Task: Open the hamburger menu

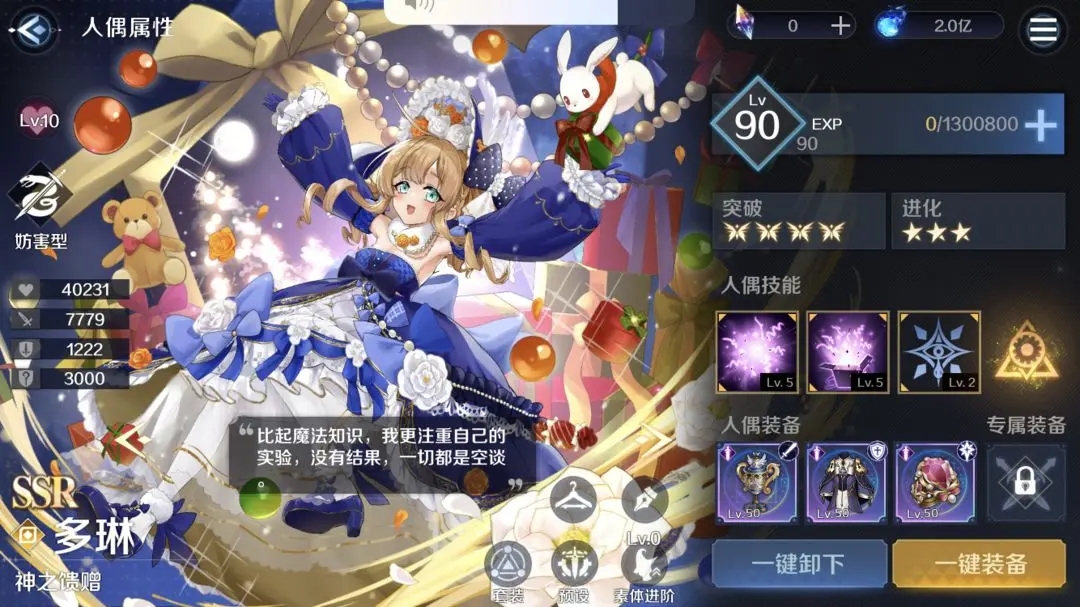Action: point(1042,30)
